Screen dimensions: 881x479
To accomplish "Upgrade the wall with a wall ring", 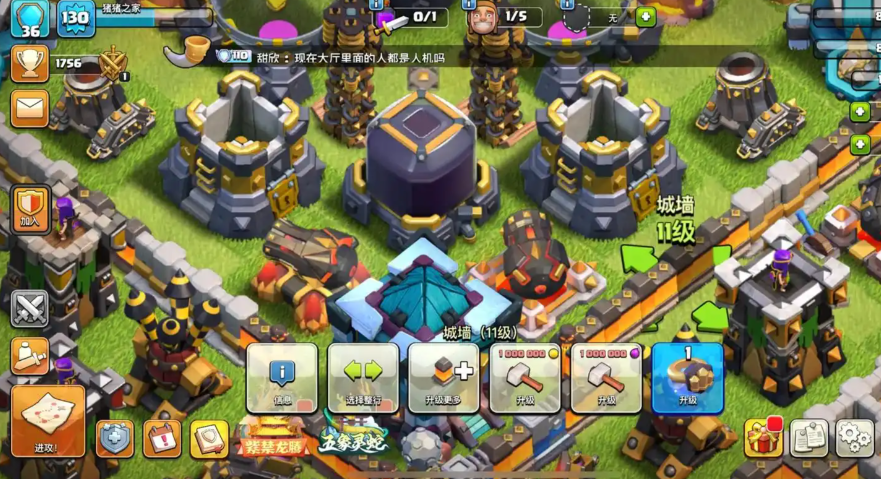I will coord(687,378).
